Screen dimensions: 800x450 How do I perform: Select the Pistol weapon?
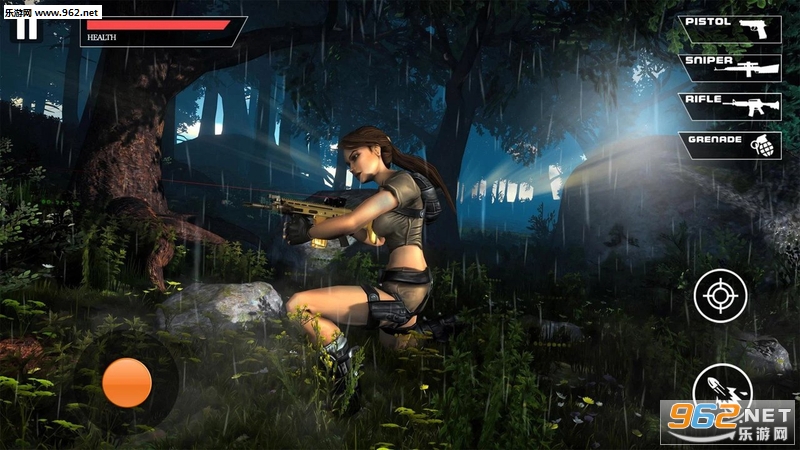coord(730,29)
